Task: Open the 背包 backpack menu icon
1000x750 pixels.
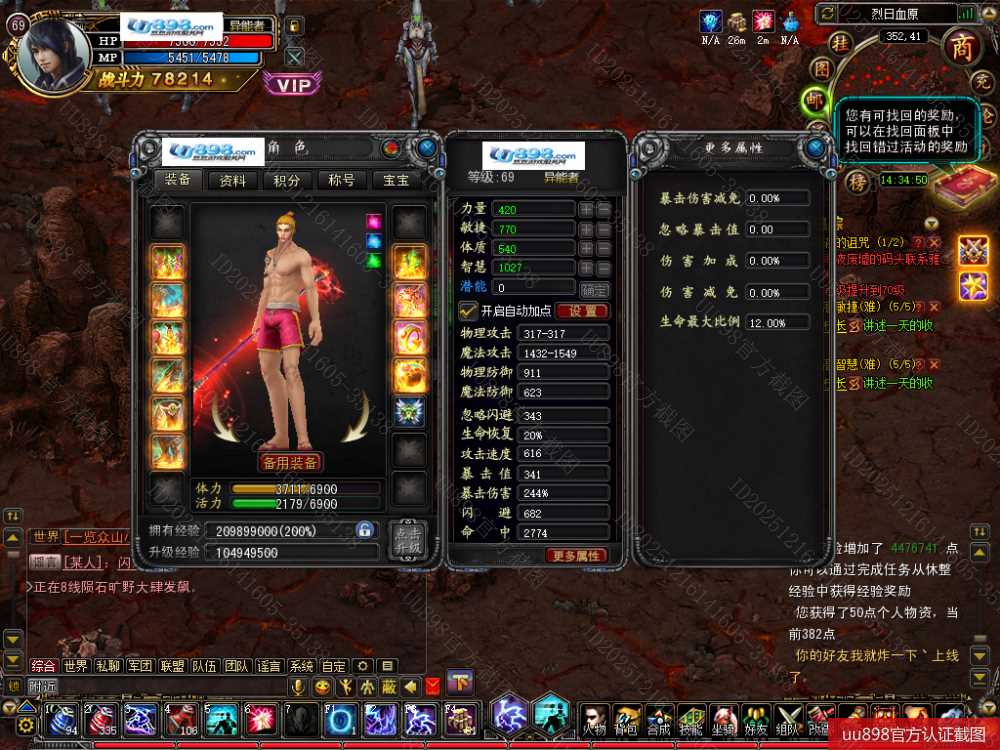Action: tap(626, 719)
